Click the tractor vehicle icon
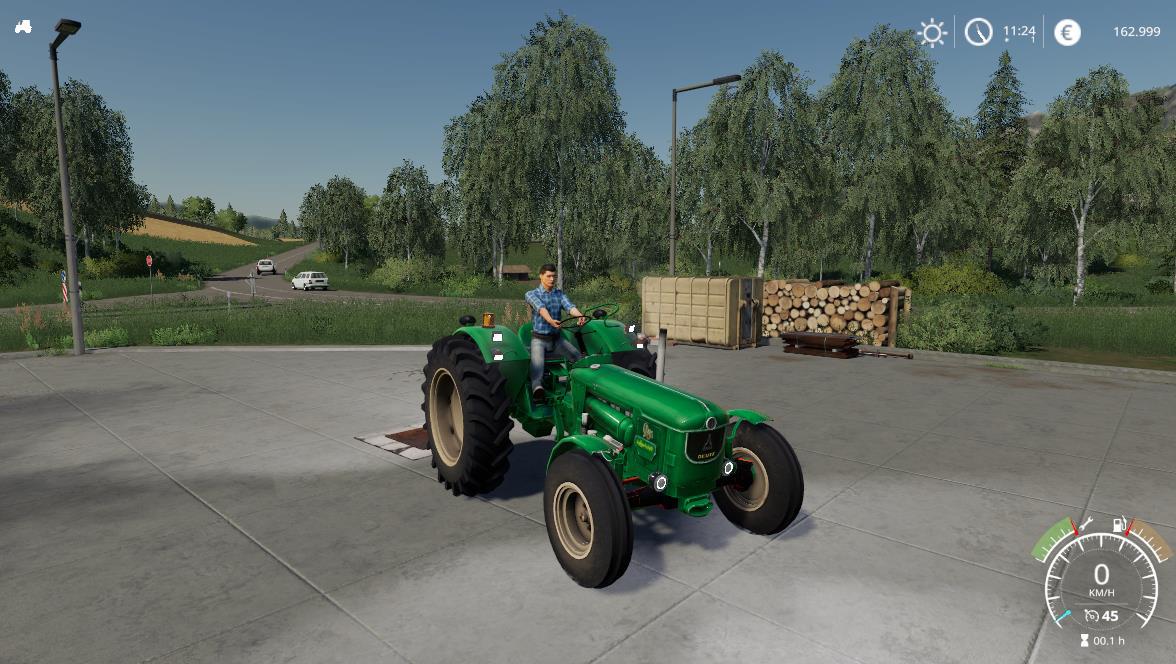1176x664 pixels. (23, 27)
